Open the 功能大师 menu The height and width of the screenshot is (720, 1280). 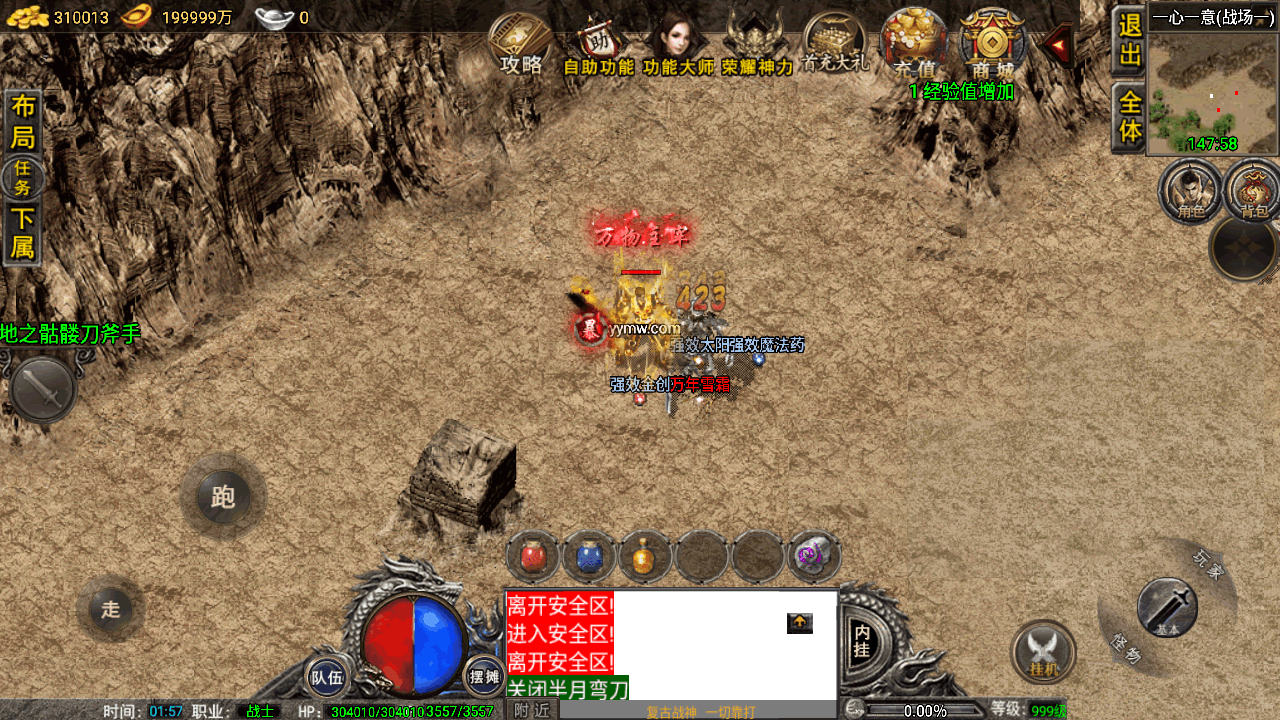pos(678,46)
